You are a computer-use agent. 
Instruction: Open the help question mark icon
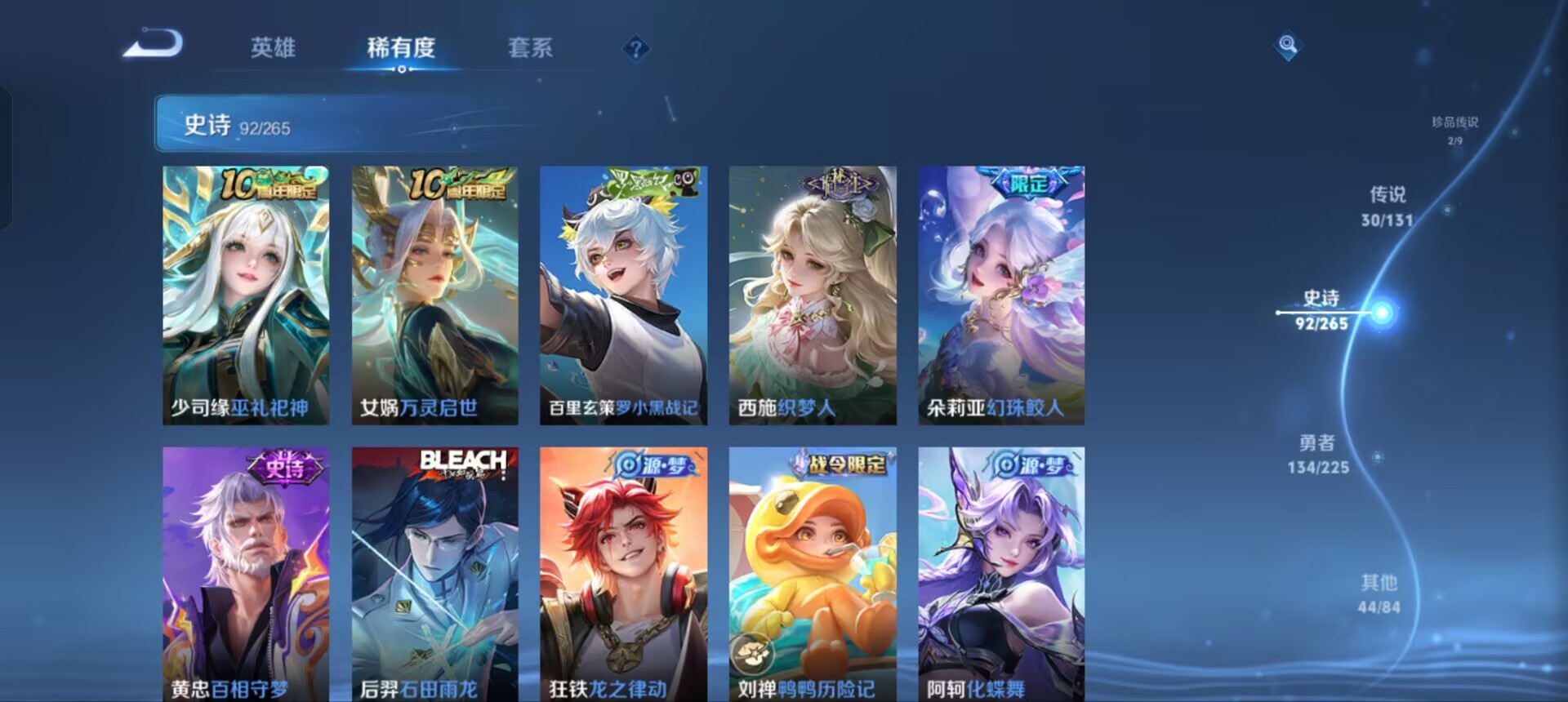[638, 48]
